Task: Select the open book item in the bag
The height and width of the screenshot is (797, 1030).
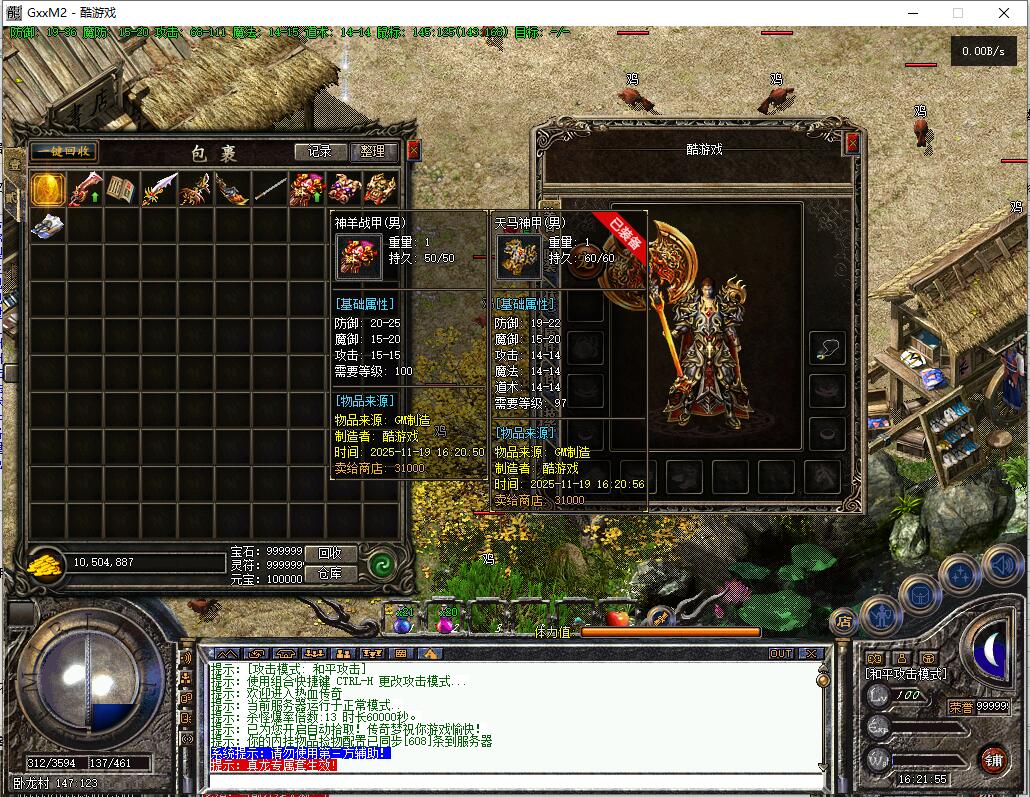Action: tap(122, 189)
